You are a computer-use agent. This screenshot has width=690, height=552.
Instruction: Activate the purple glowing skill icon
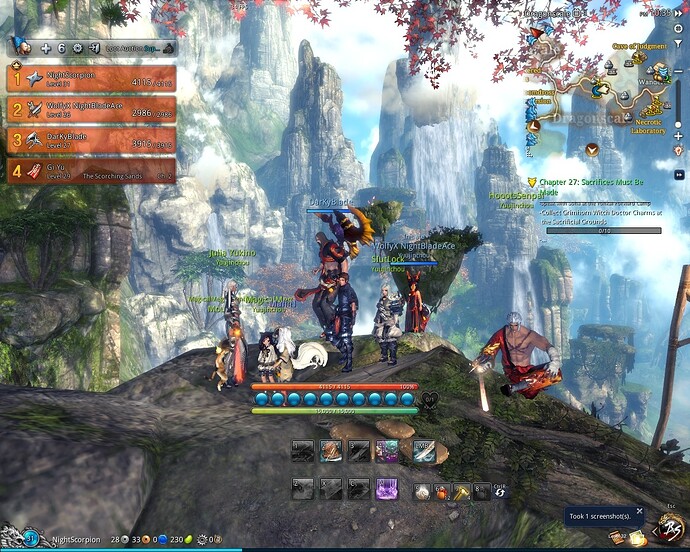(x=386, y=489)
